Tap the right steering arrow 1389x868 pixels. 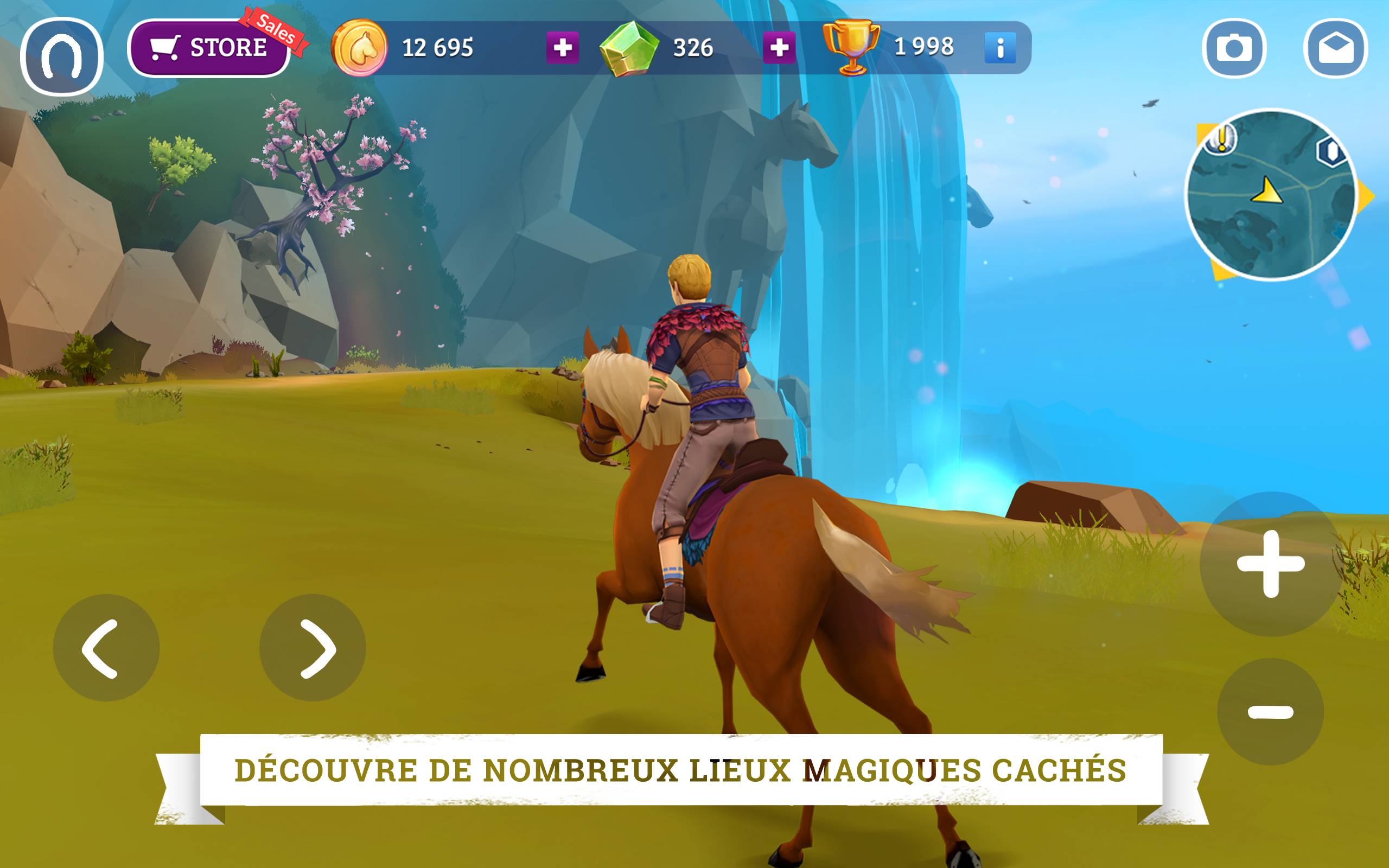click(x=313, y=648)
